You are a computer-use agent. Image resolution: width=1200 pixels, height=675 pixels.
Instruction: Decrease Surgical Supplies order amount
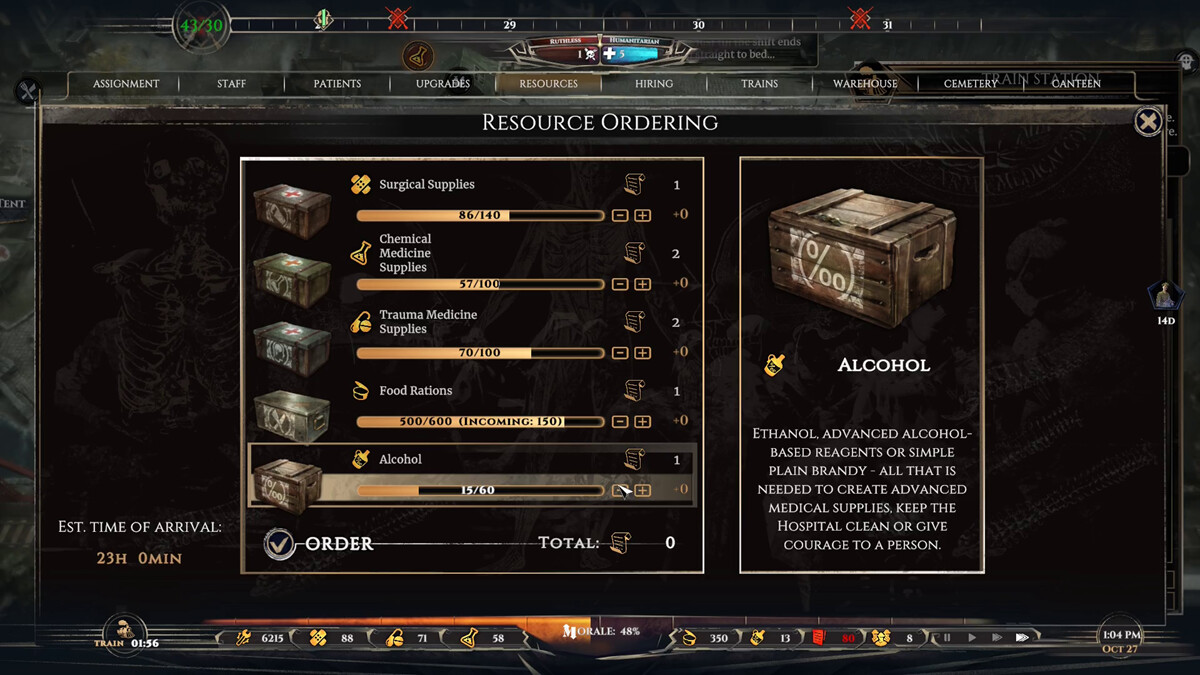(620, 215)
